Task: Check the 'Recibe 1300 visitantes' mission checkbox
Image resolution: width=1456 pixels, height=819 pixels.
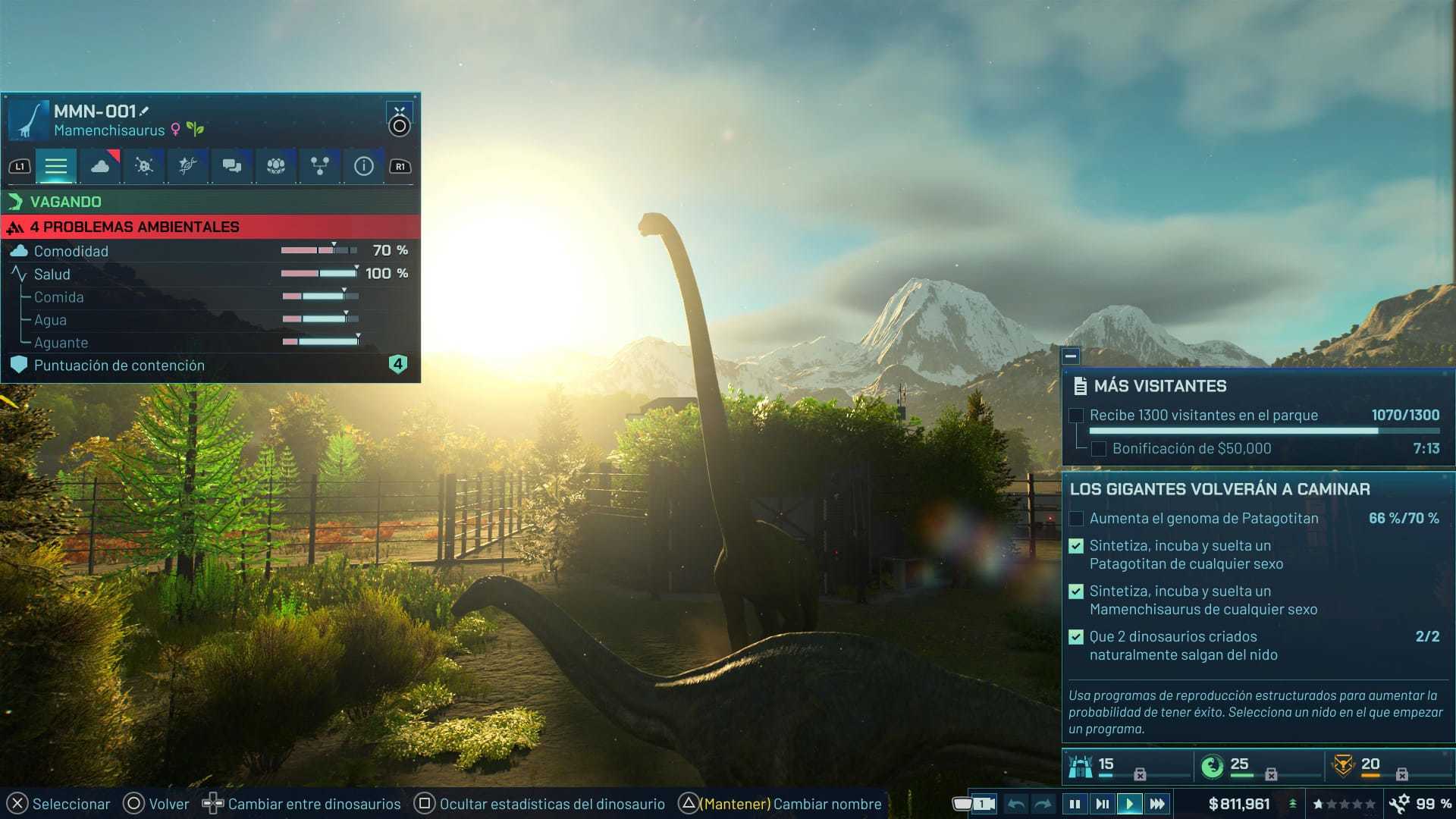Action: (1075, 416)
